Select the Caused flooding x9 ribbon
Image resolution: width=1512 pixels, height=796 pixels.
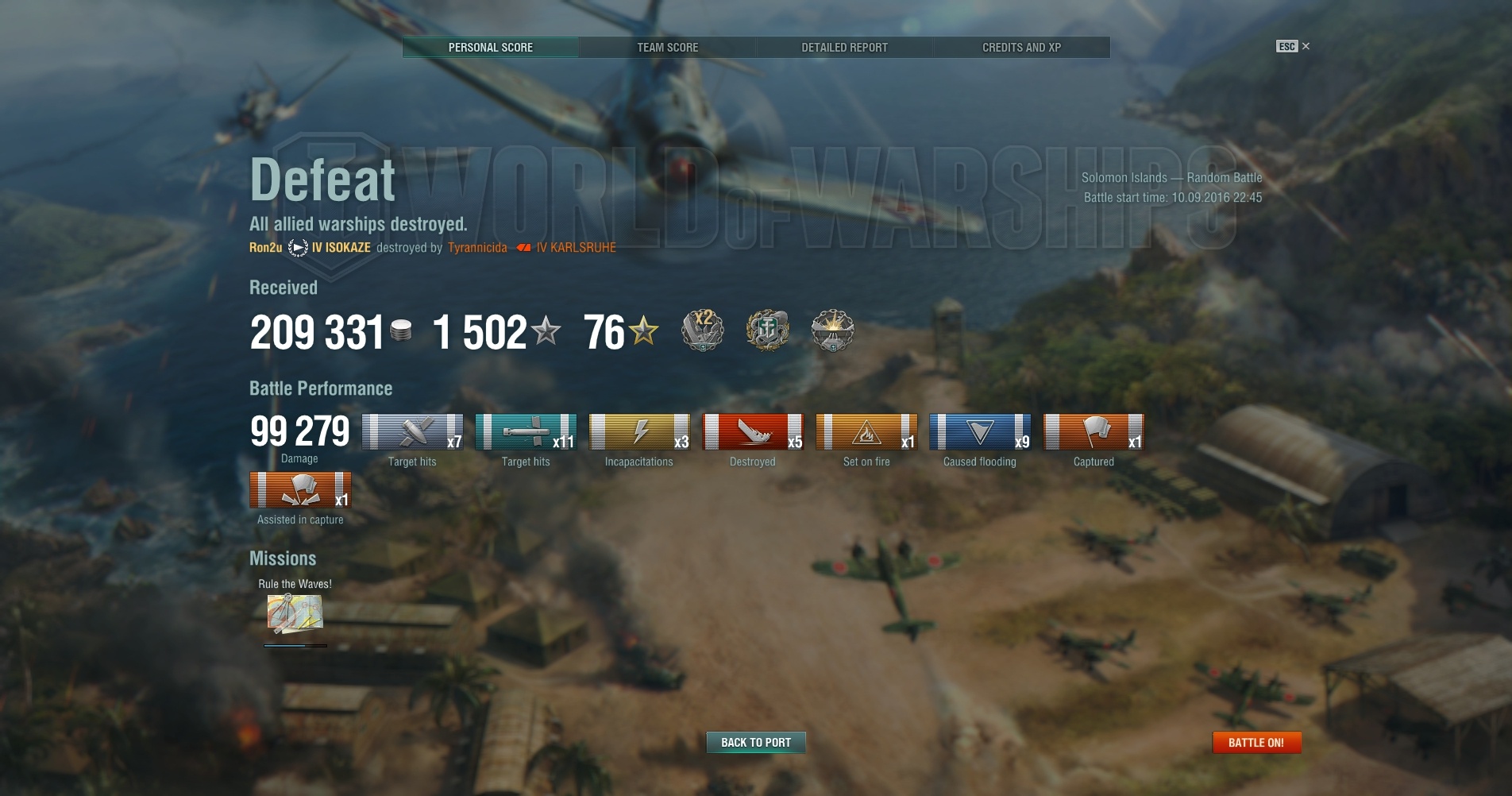tap(980, 432)
